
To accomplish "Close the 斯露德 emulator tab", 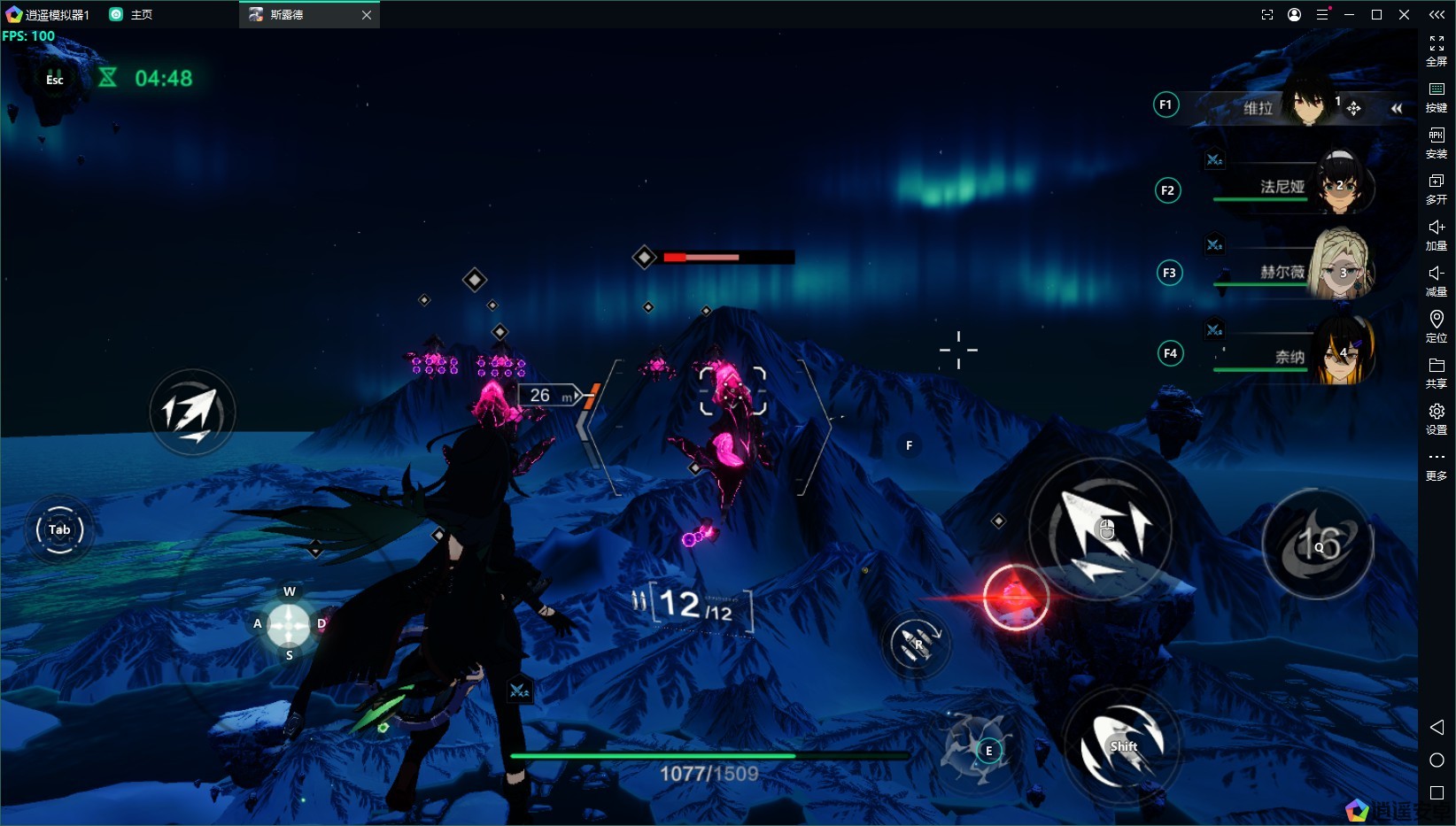I will click(x=367, y=15).
